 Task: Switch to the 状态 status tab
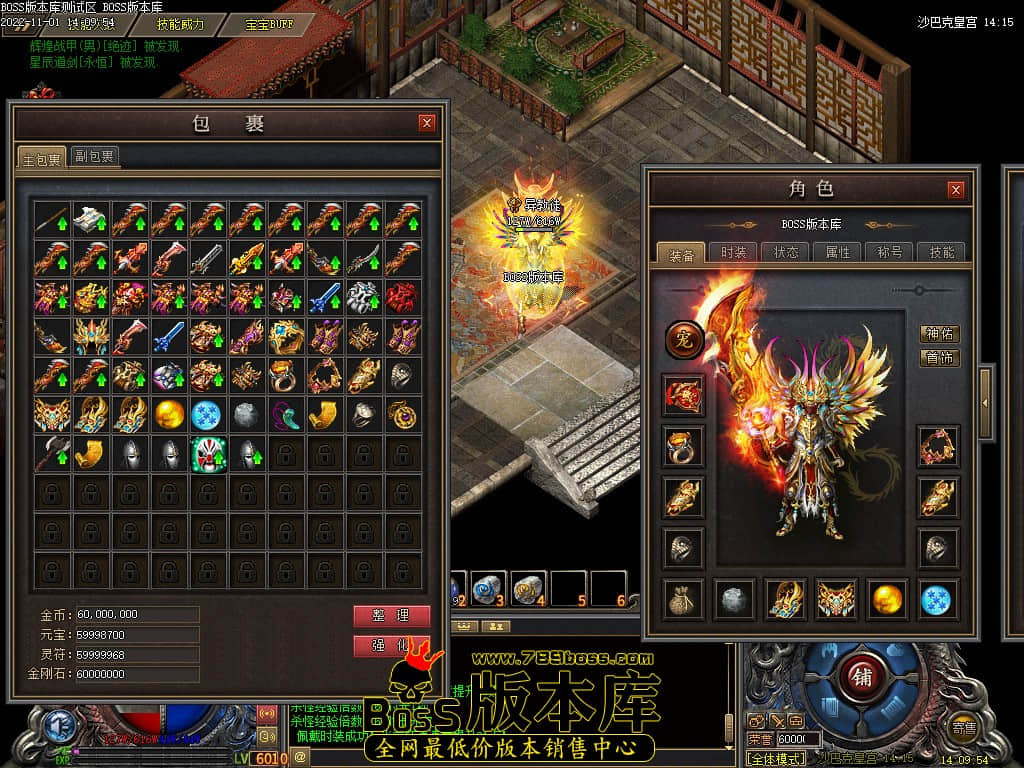coord(786,252)
